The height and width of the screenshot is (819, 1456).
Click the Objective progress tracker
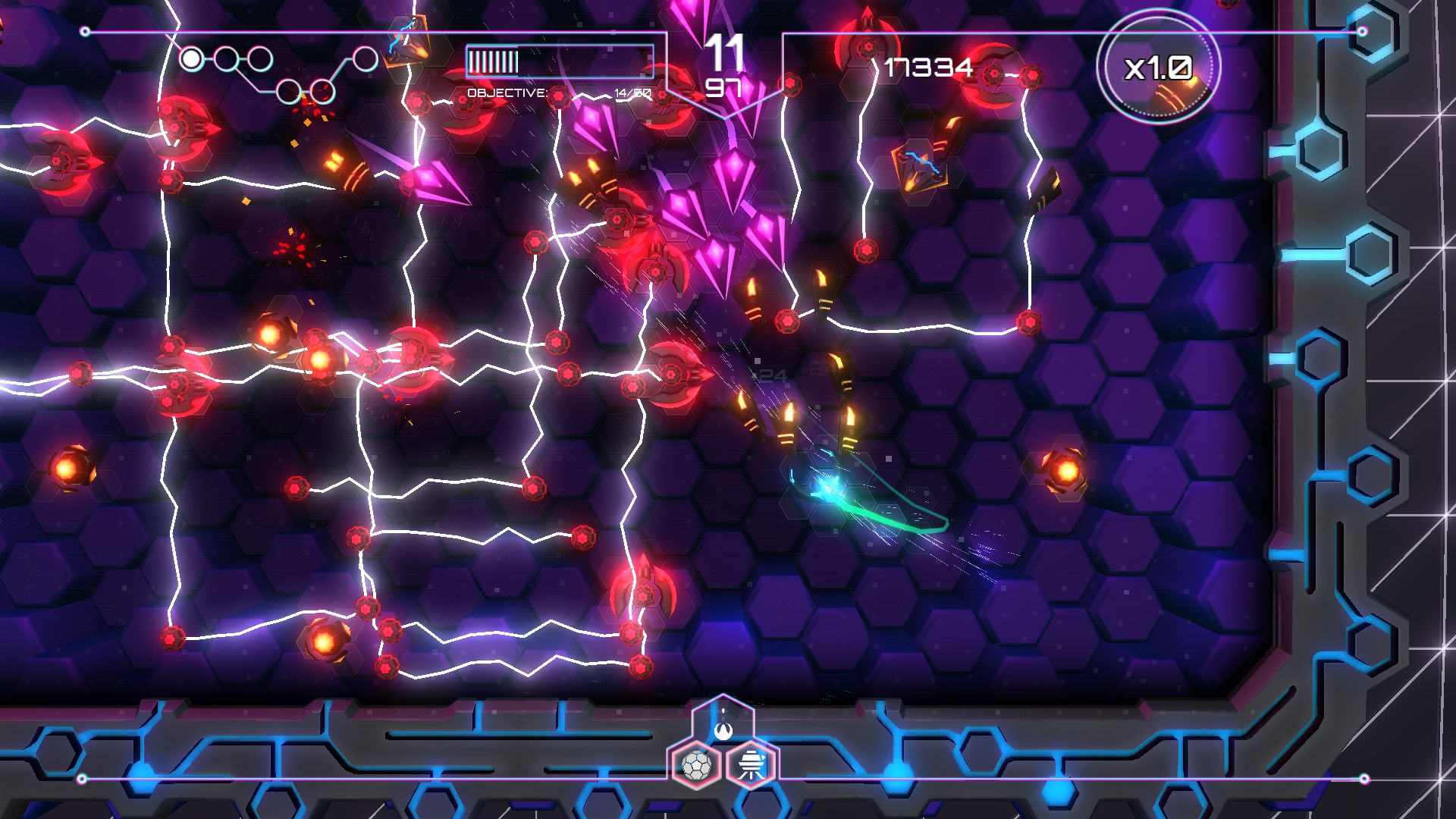(x=559, y=93)
